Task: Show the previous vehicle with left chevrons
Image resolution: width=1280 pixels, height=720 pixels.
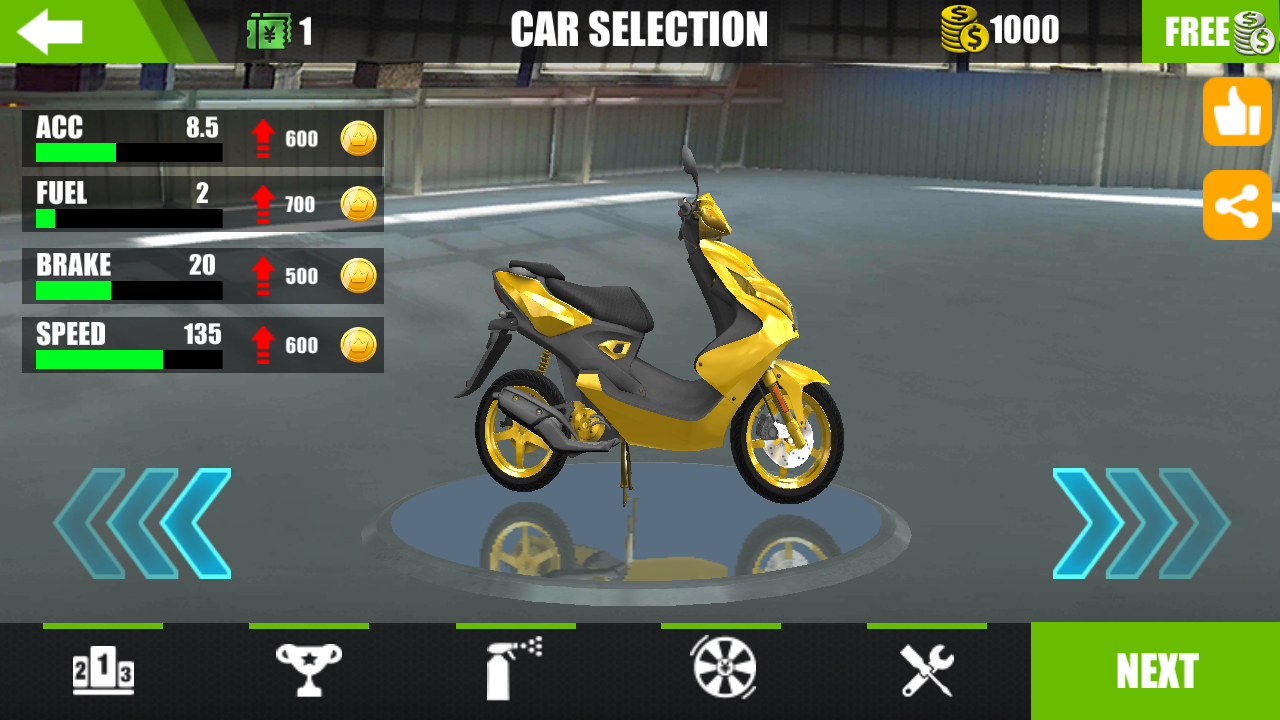Action: click(143, 523)
